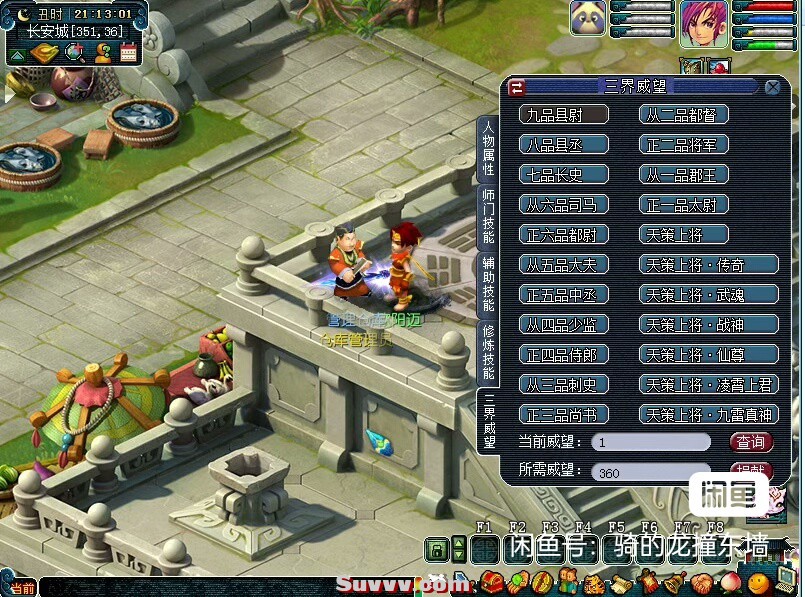Click the 当前威望 value field
The height and width of the screenshot is (597, 805).
click(650, 442)
